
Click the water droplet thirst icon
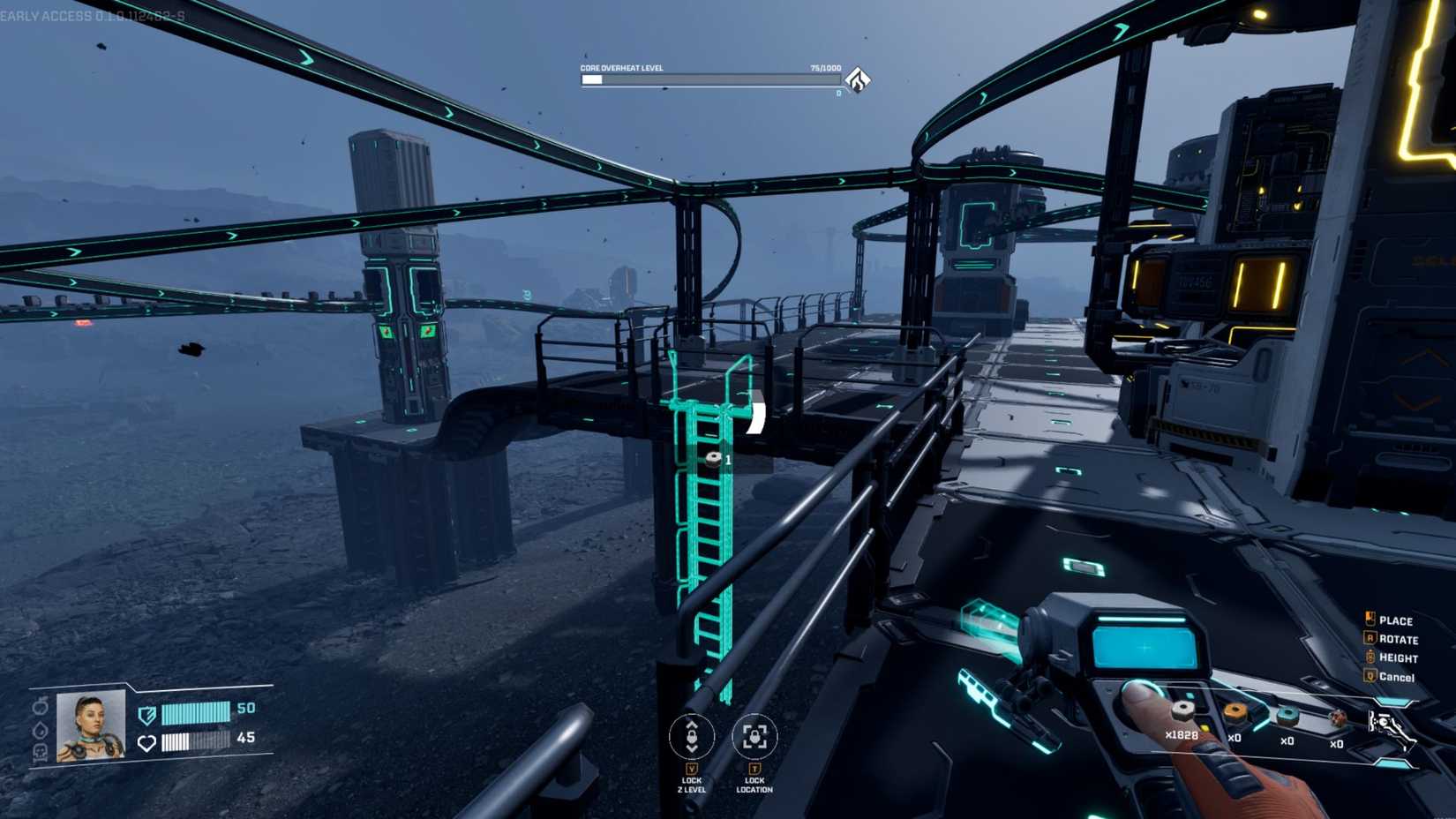click(x=40, y=730)
